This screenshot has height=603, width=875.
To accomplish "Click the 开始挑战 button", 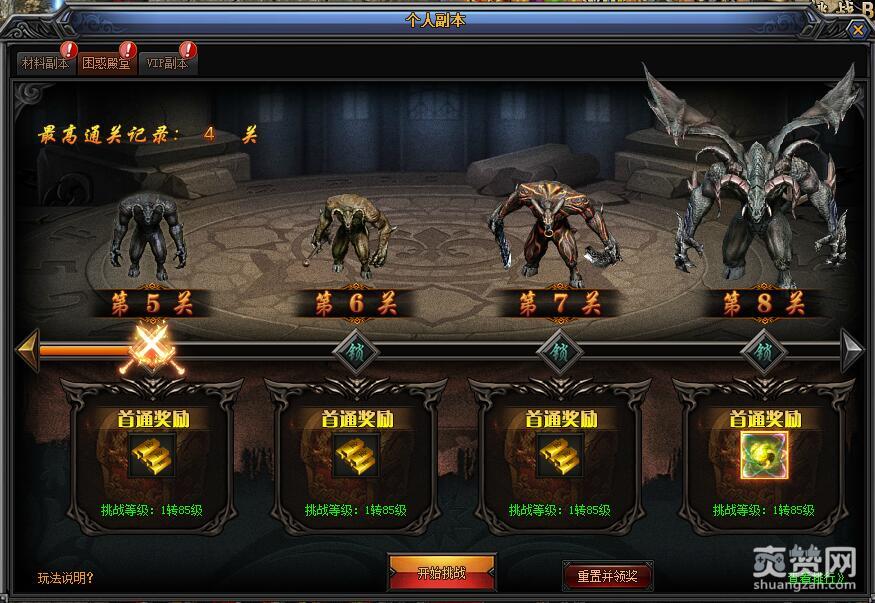I will tap(441, 573).
